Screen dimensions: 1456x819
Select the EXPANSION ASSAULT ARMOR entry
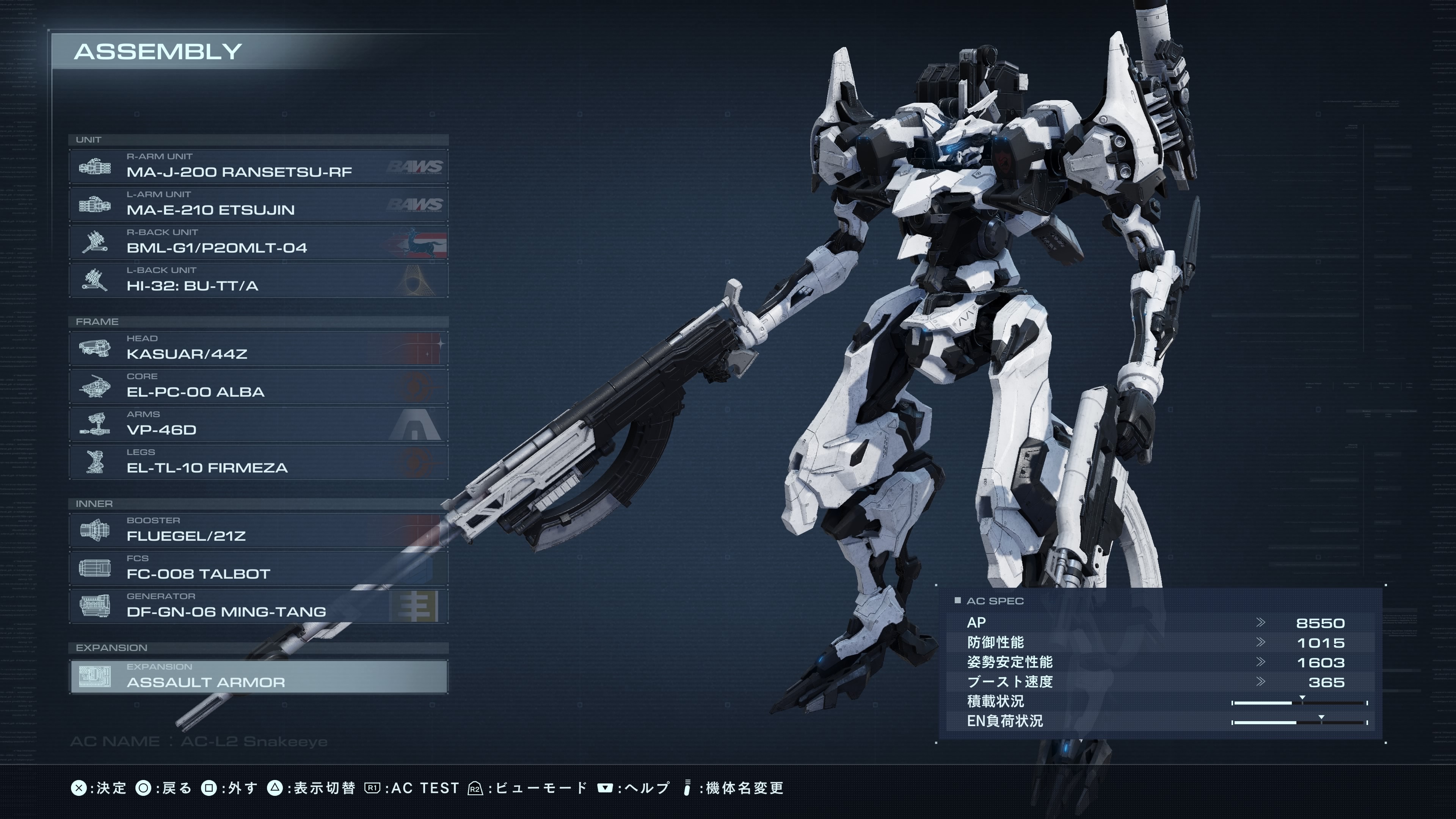pos(258,676)
